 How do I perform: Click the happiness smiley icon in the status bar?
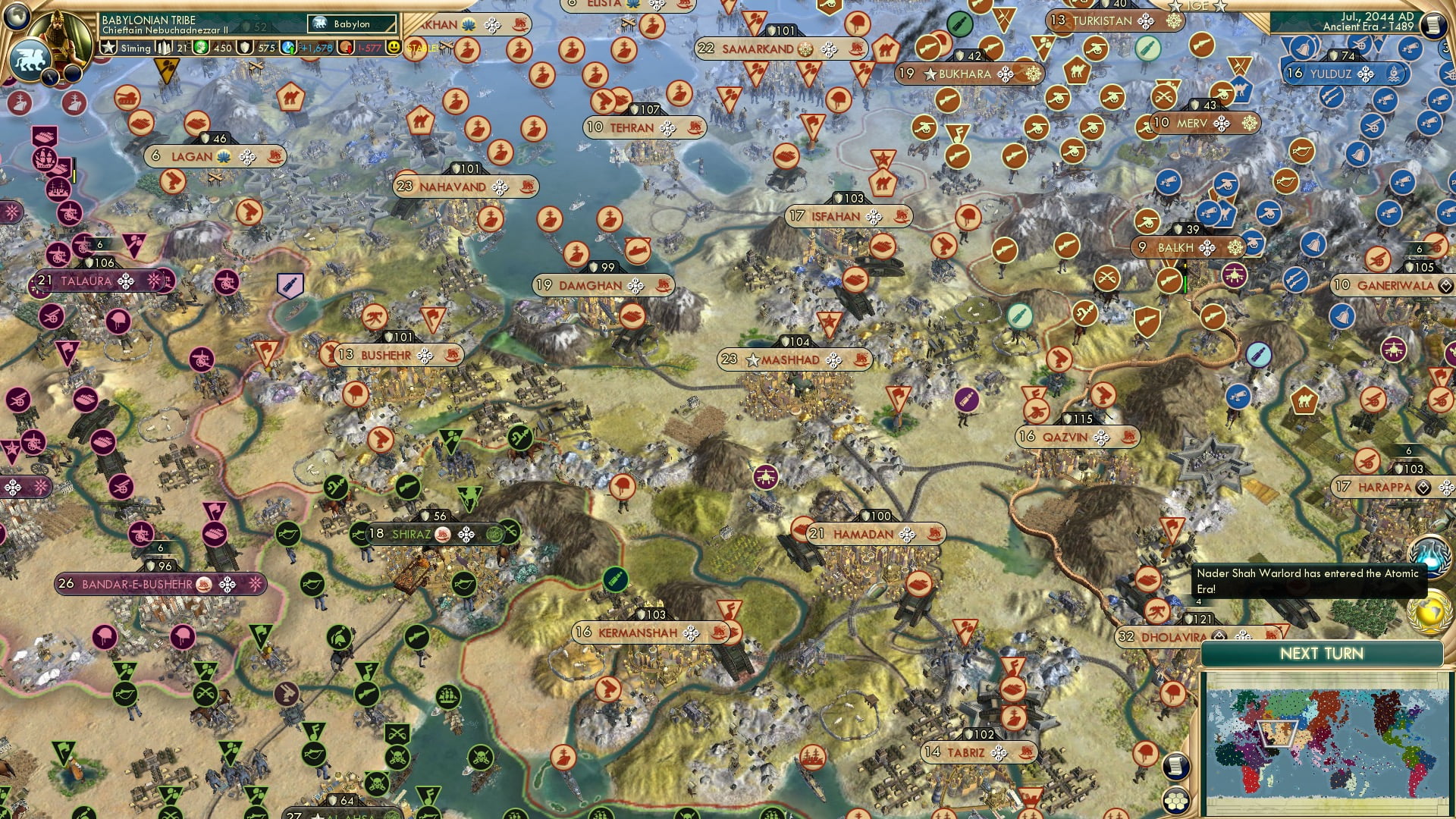pos(393,48)
